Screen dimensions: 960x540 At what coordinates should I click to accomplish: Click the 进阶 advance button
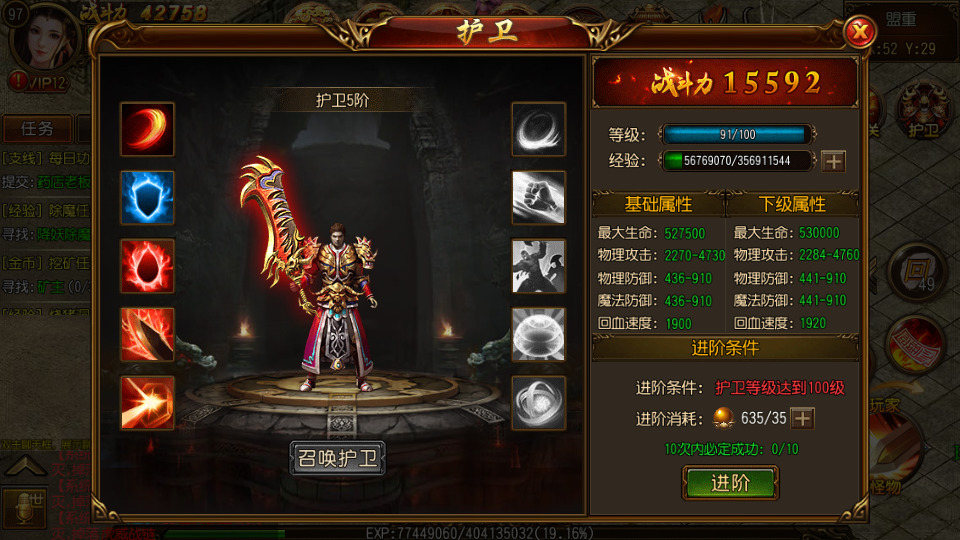(730, 483)
